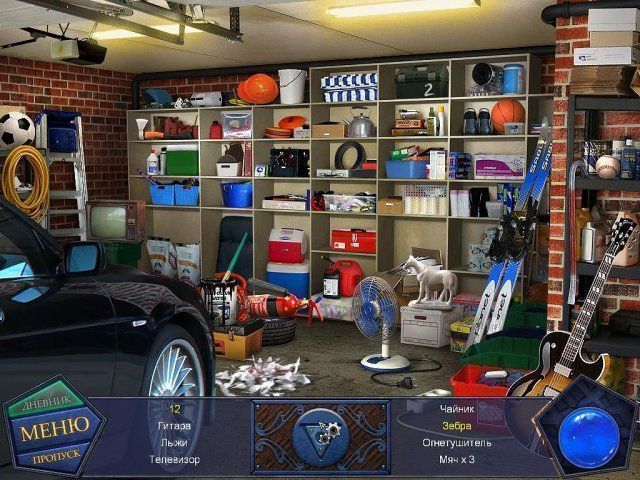Viewport: 640px width, 480px height.
Task: Select Лыжи in the item list
Action: click(x=174, y=442)
